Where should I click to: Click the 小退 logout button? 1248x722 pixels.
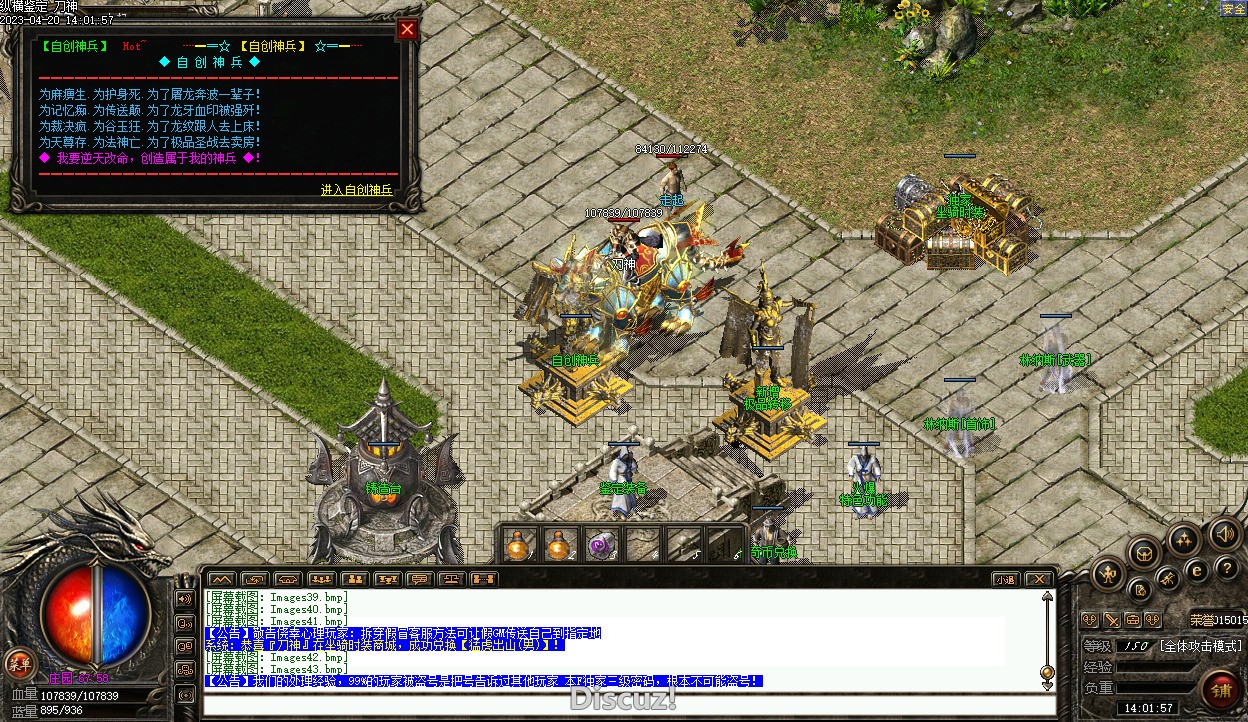pos(1005,579)
